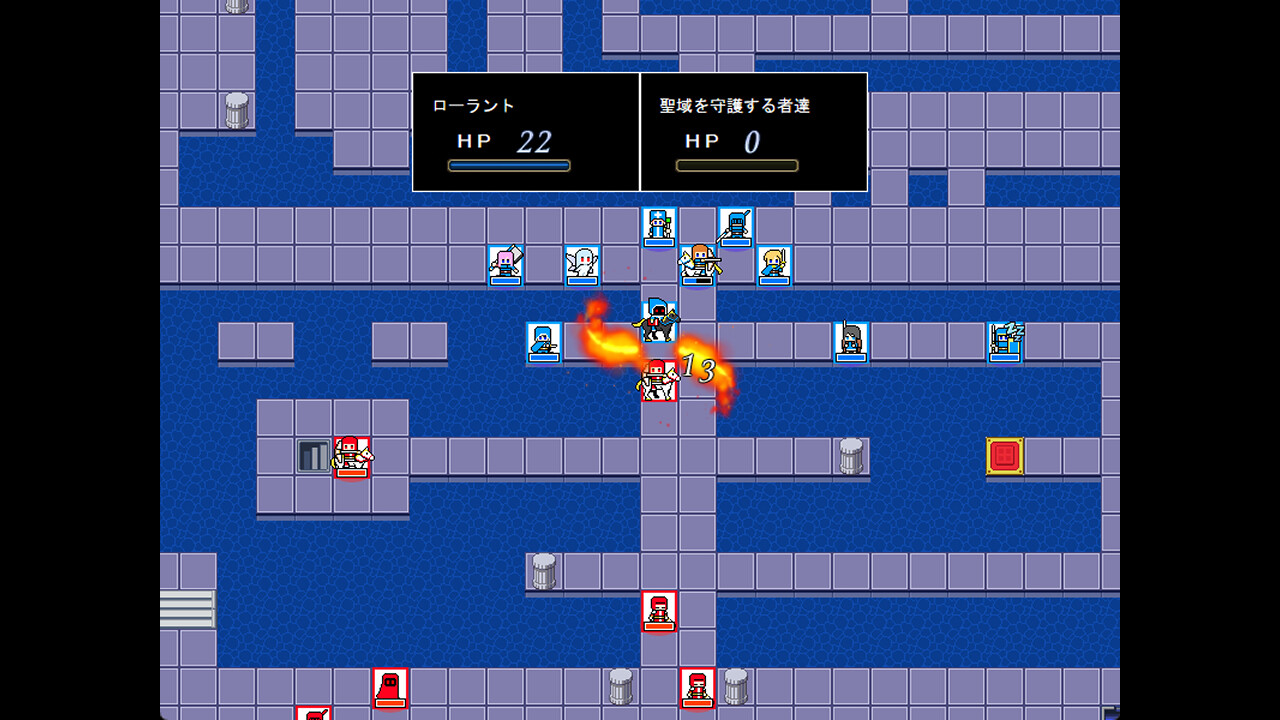Image resolution: width=1280 pixels, height=720 pixels.
Task: Select the blue rifleman unit on the left
Action: (x=545, y=340)
